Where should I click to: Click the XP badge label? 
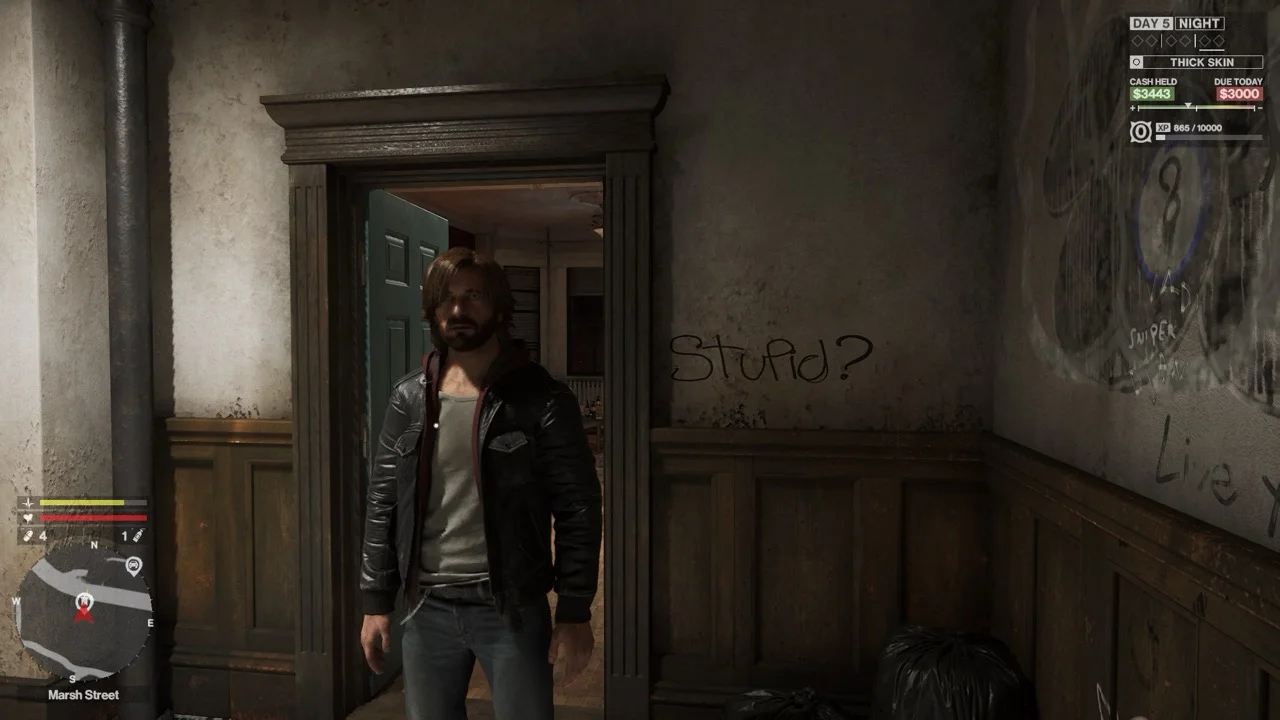1164,128
